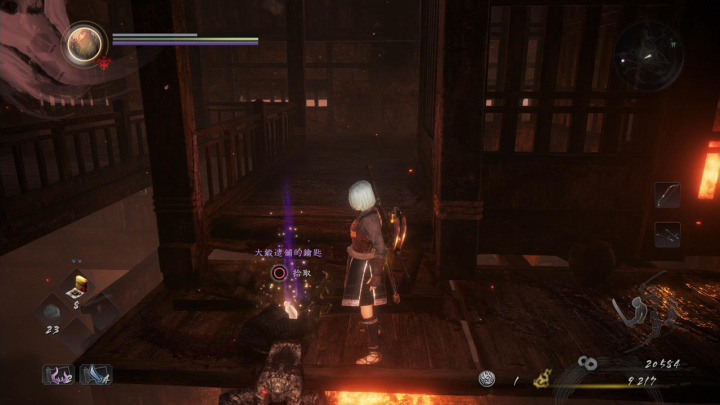Select the bow ranged weapon slot

[667, 194]
